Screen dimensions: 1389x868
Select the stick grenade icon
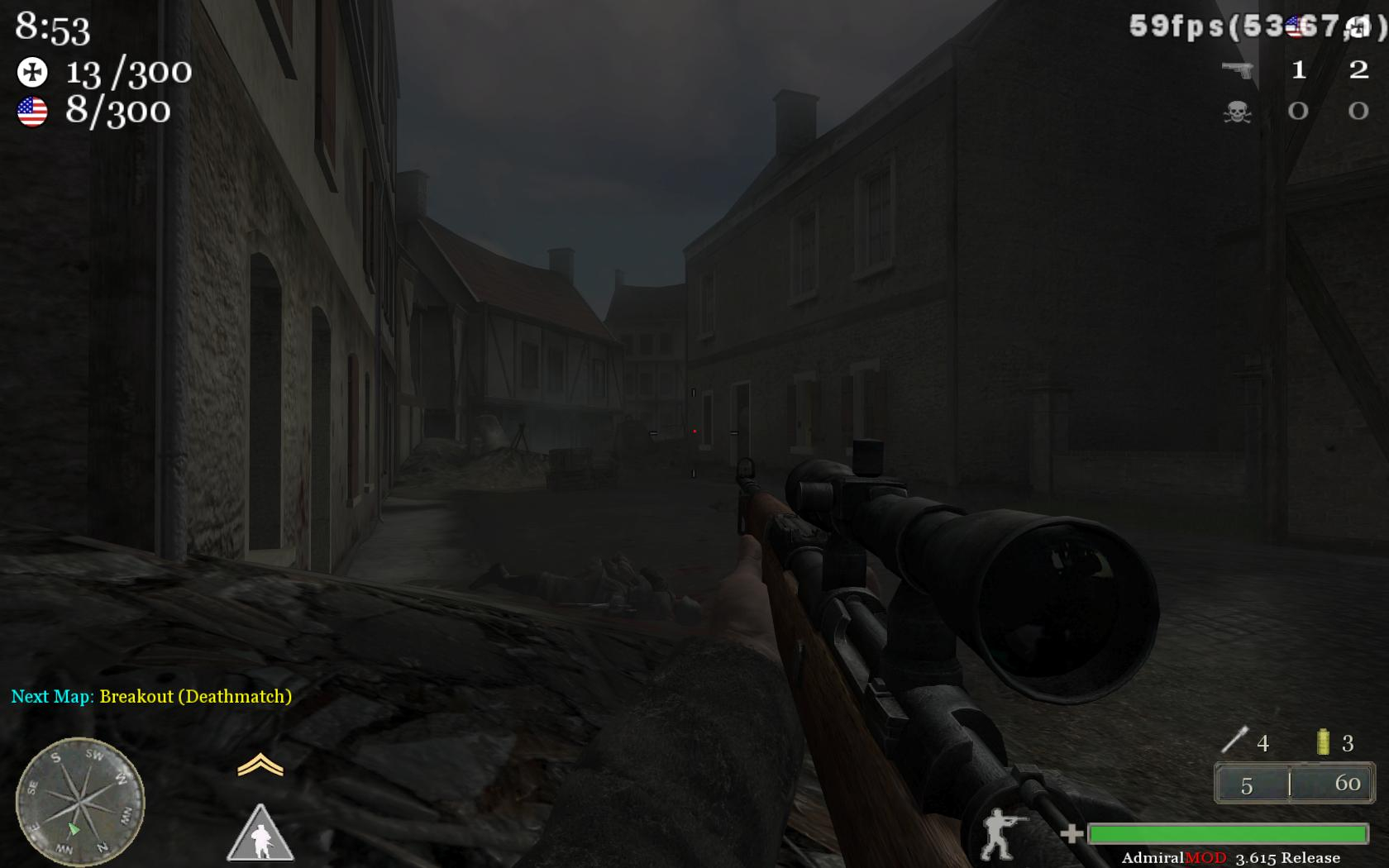pos(1234,740)
